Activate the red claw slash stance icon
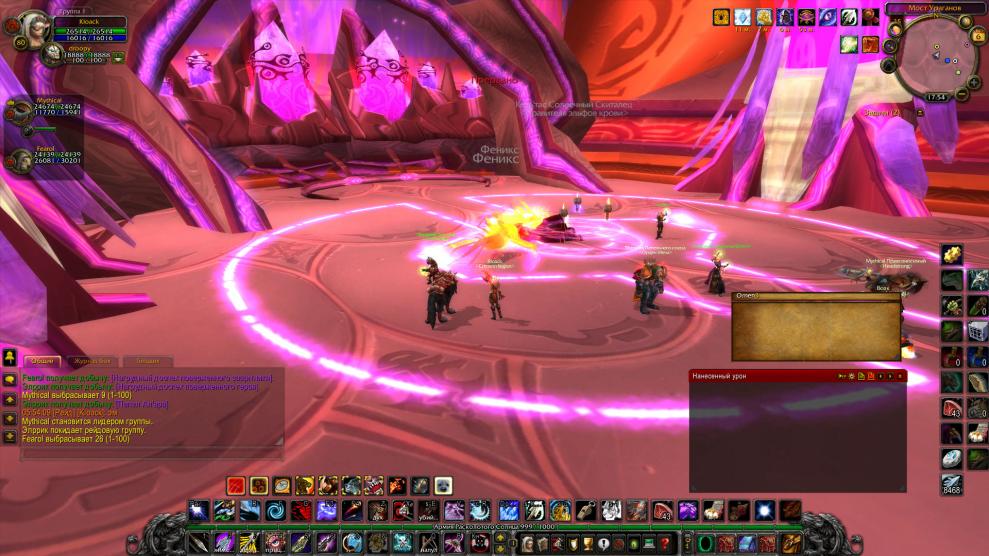Screen dimensions: 989x556 (235, 485)
